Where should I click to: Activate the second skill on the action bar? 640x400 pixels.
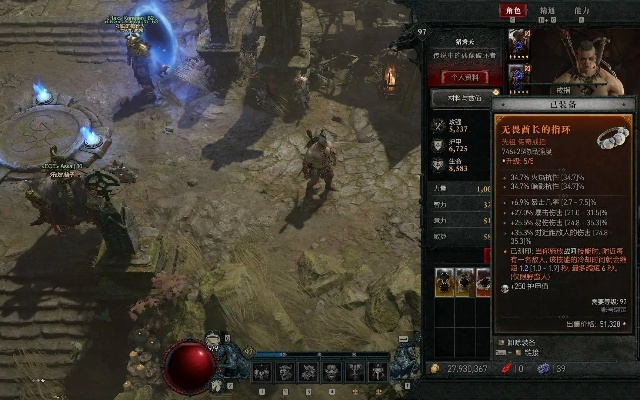tap(285, 371)
